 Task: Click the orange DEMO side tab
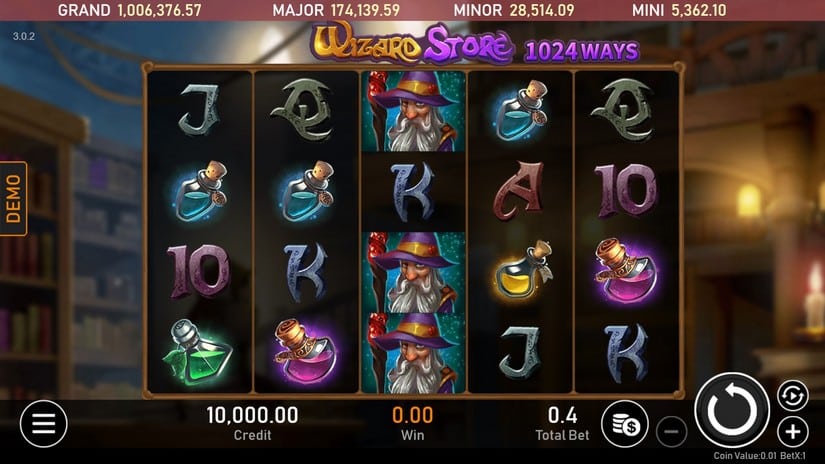[x=13, y=198]
